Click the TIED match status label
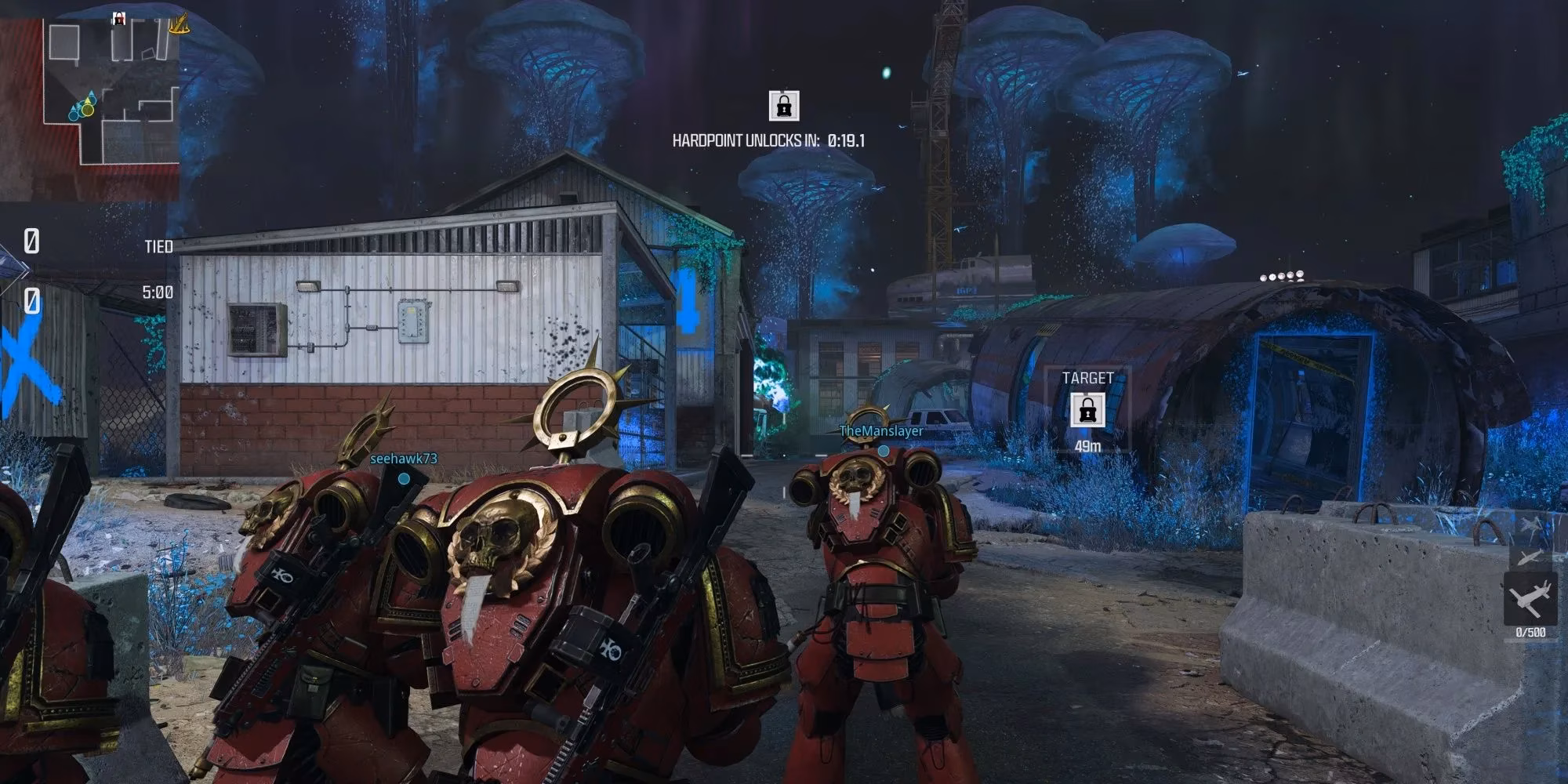This screenshot has width=1568, height=784. tap(159, 247)
